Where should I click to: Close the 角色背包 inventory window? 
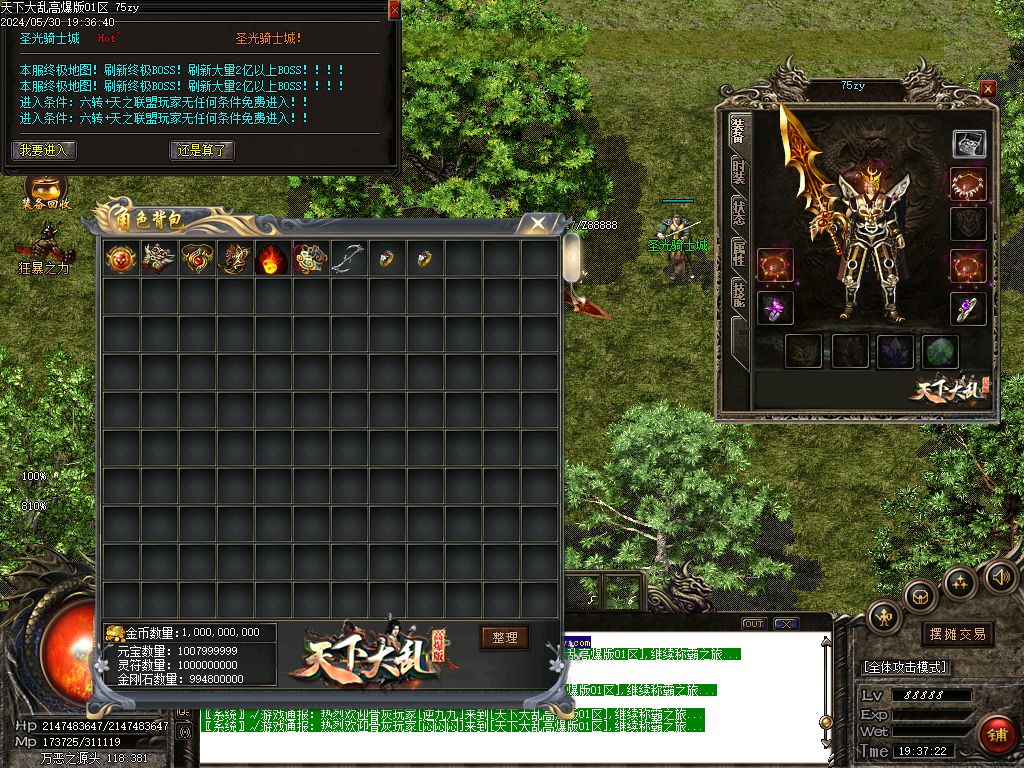click(x=538, y=223)
